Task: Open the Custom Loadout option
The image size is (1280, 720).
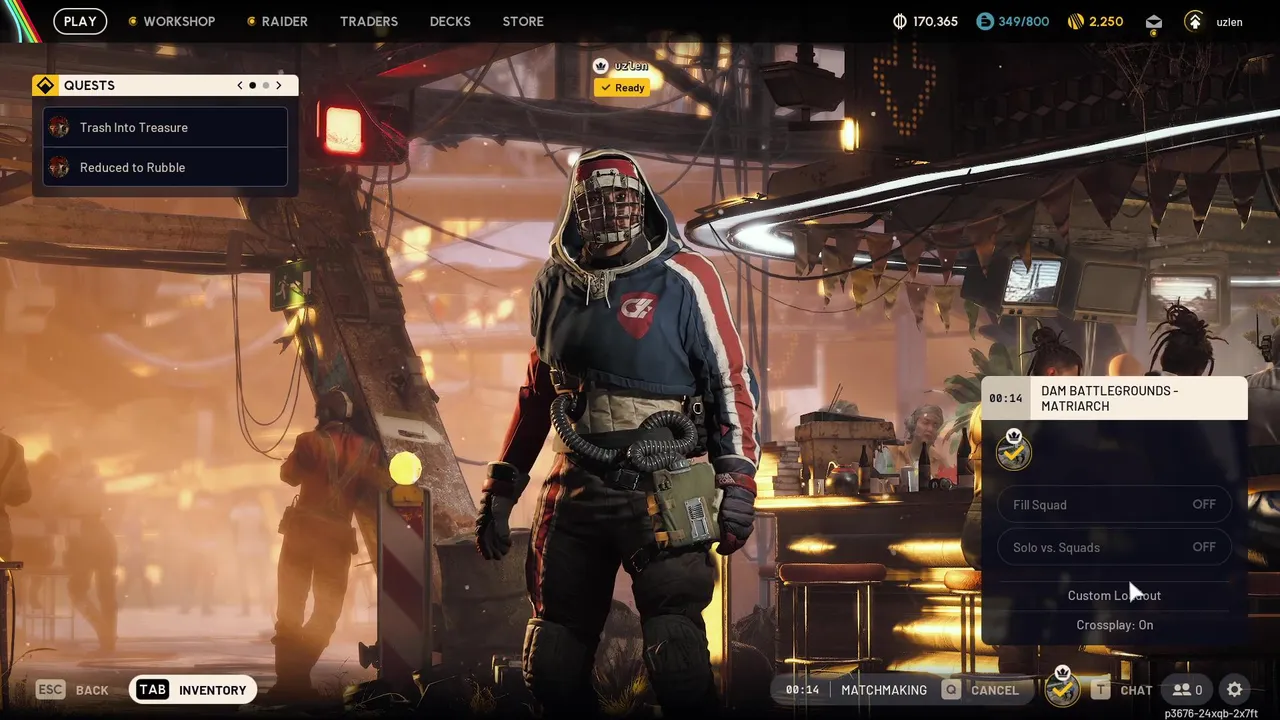Action: [1114, 596]
